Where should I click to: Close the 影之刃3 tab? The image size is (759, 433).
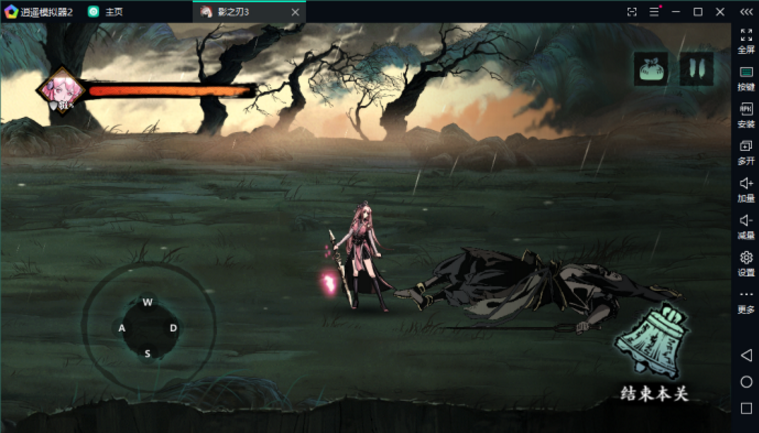point(292,12)
